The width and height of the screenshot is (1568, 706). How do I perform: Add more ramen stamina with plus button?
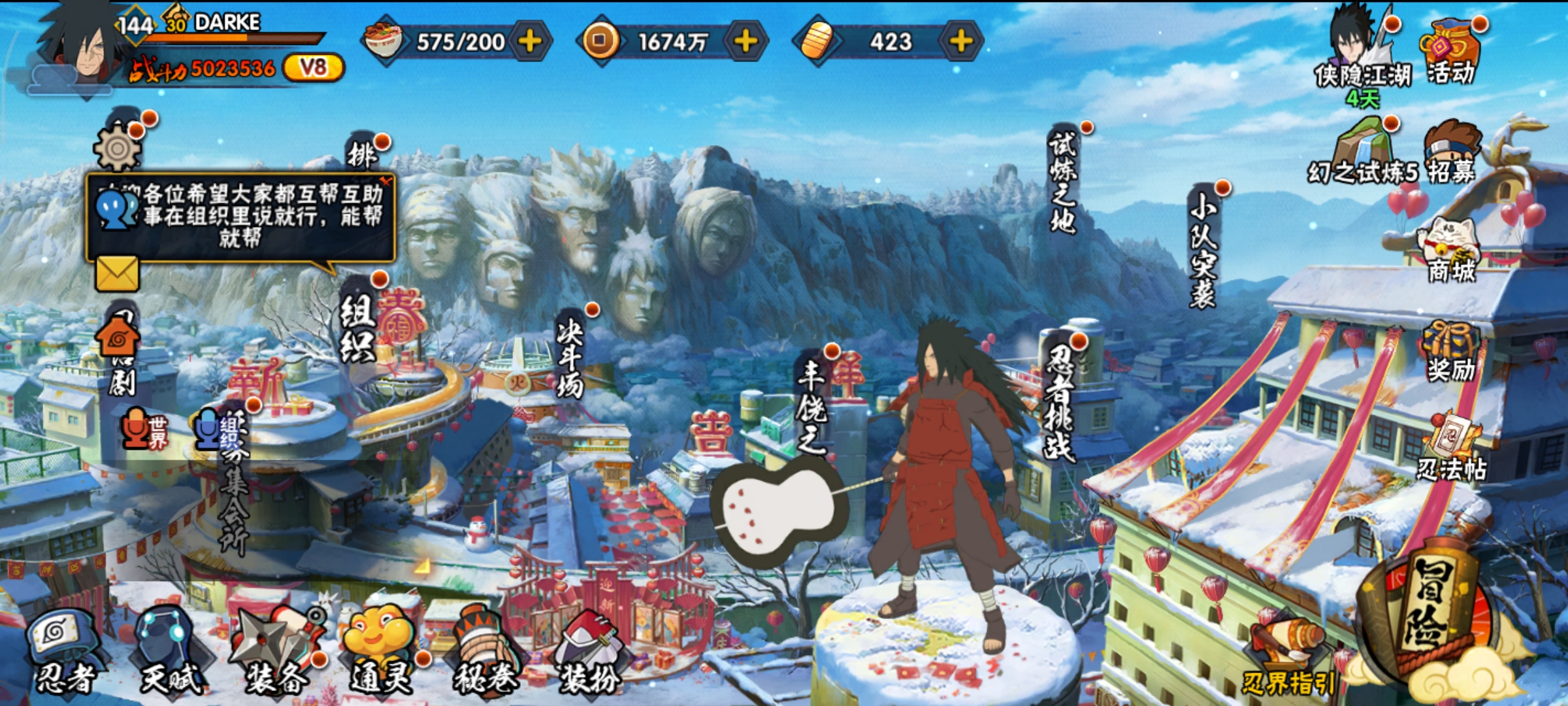[x=530, y=41]
